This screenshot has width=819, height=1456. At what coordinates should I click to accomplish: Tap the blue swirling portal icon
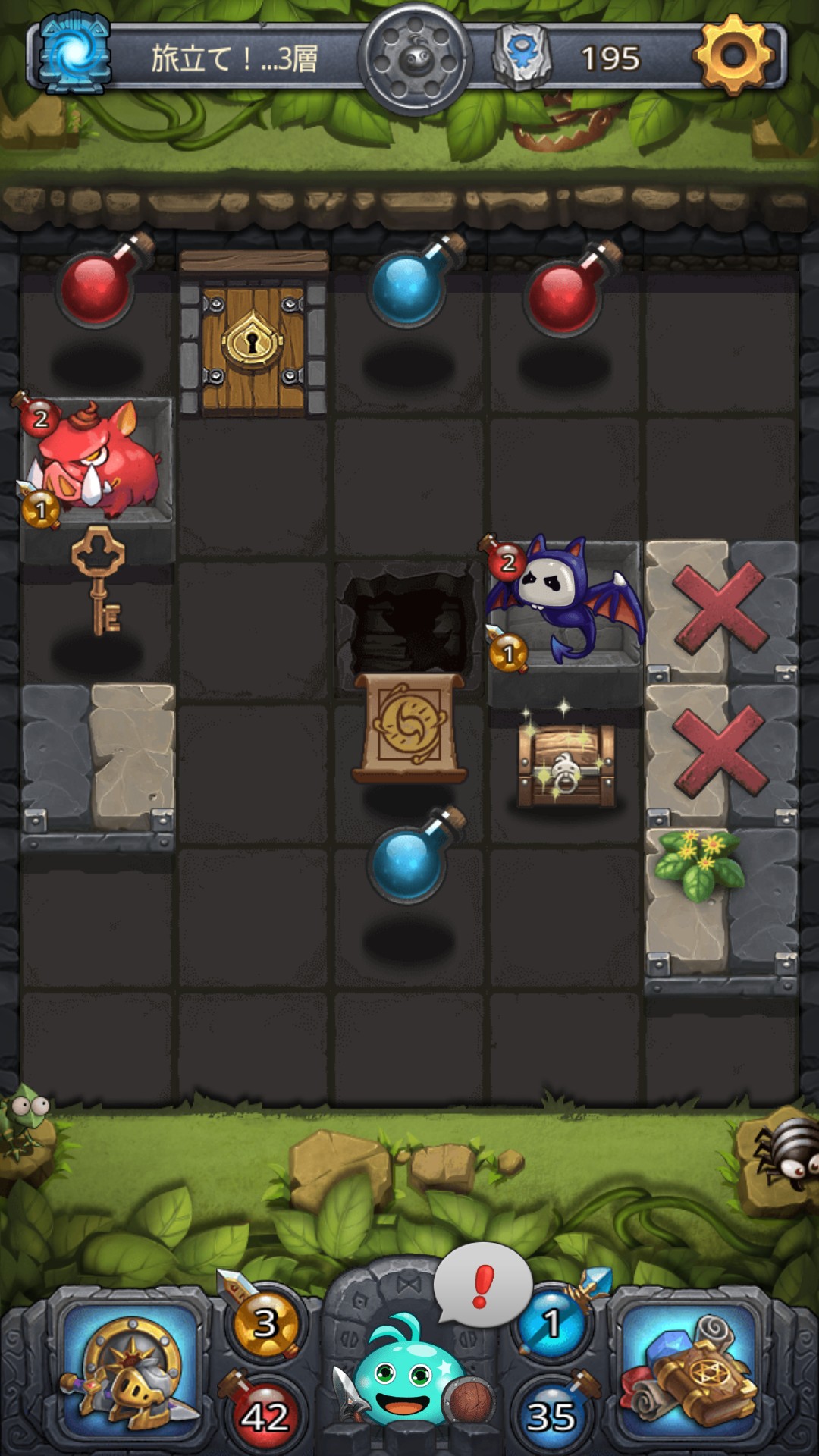(74, 55)
